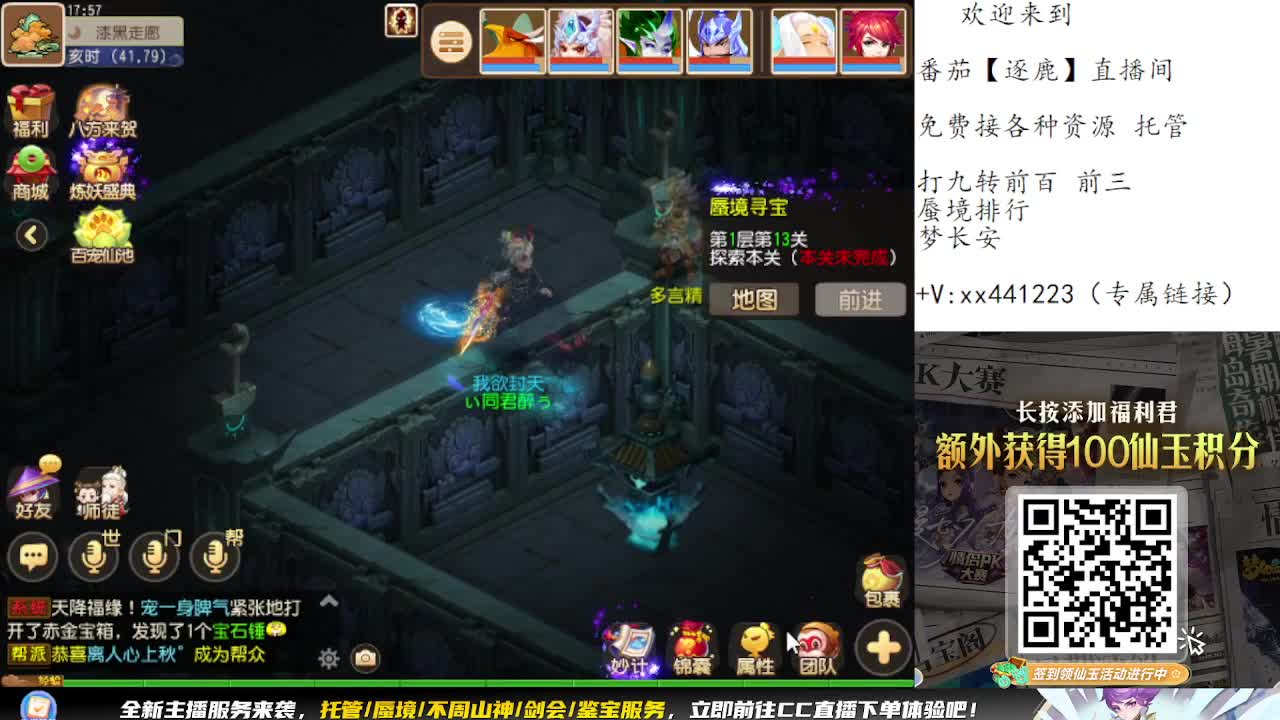
Task: Toggle the 门 sect voice channel
Action: click(152, 557)
